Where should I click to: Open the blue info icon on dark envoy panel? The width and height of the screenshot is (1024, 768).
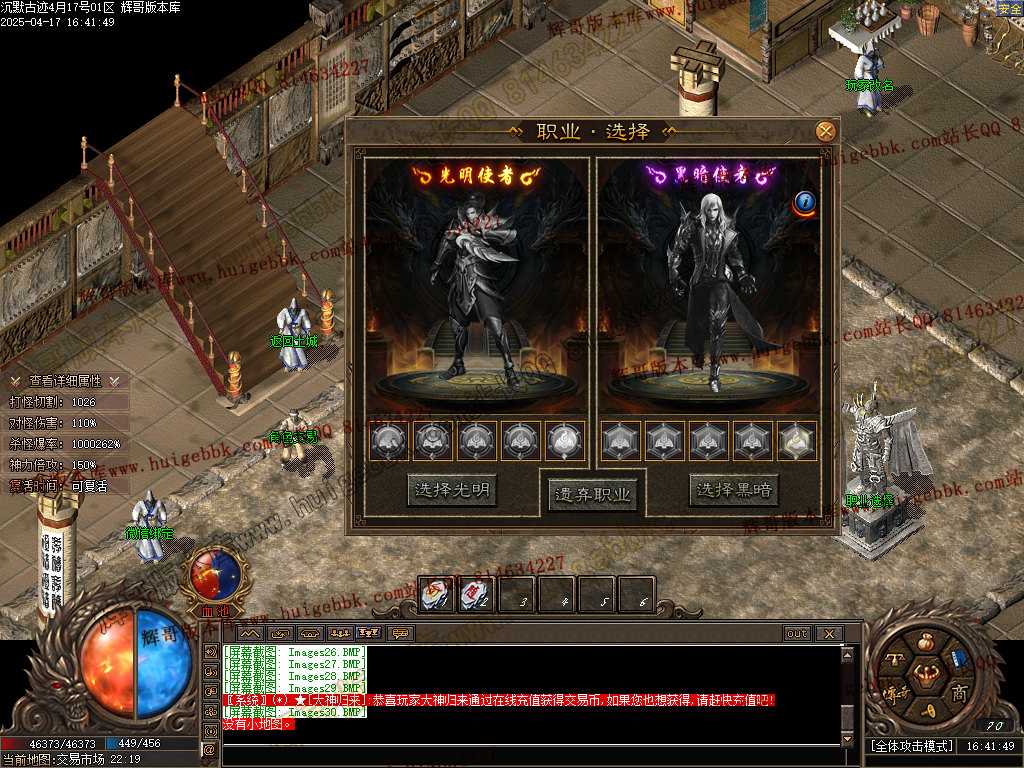coord(805,203)
